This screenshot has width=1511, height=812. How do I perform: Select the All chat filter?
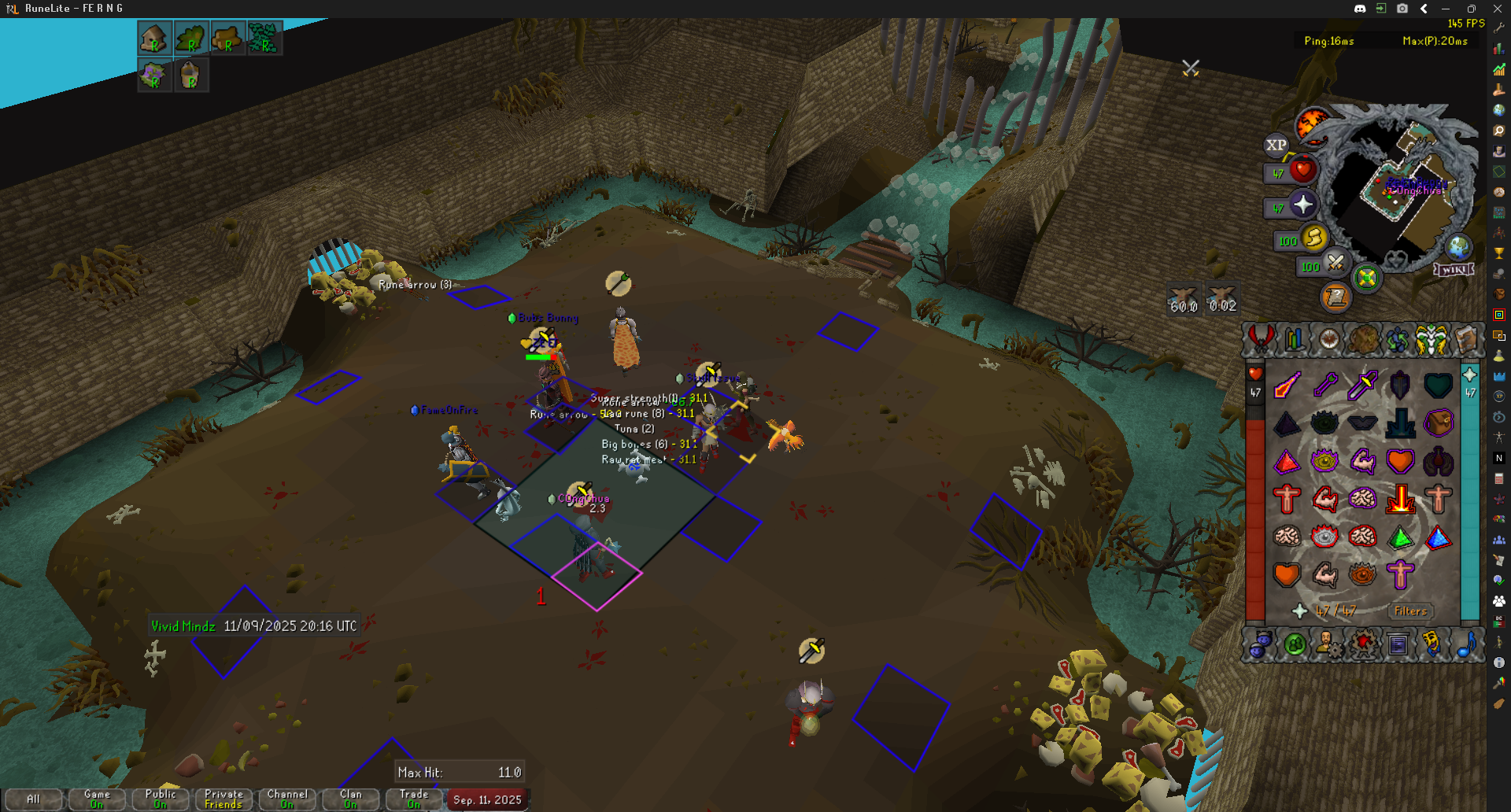coord(33,799)
